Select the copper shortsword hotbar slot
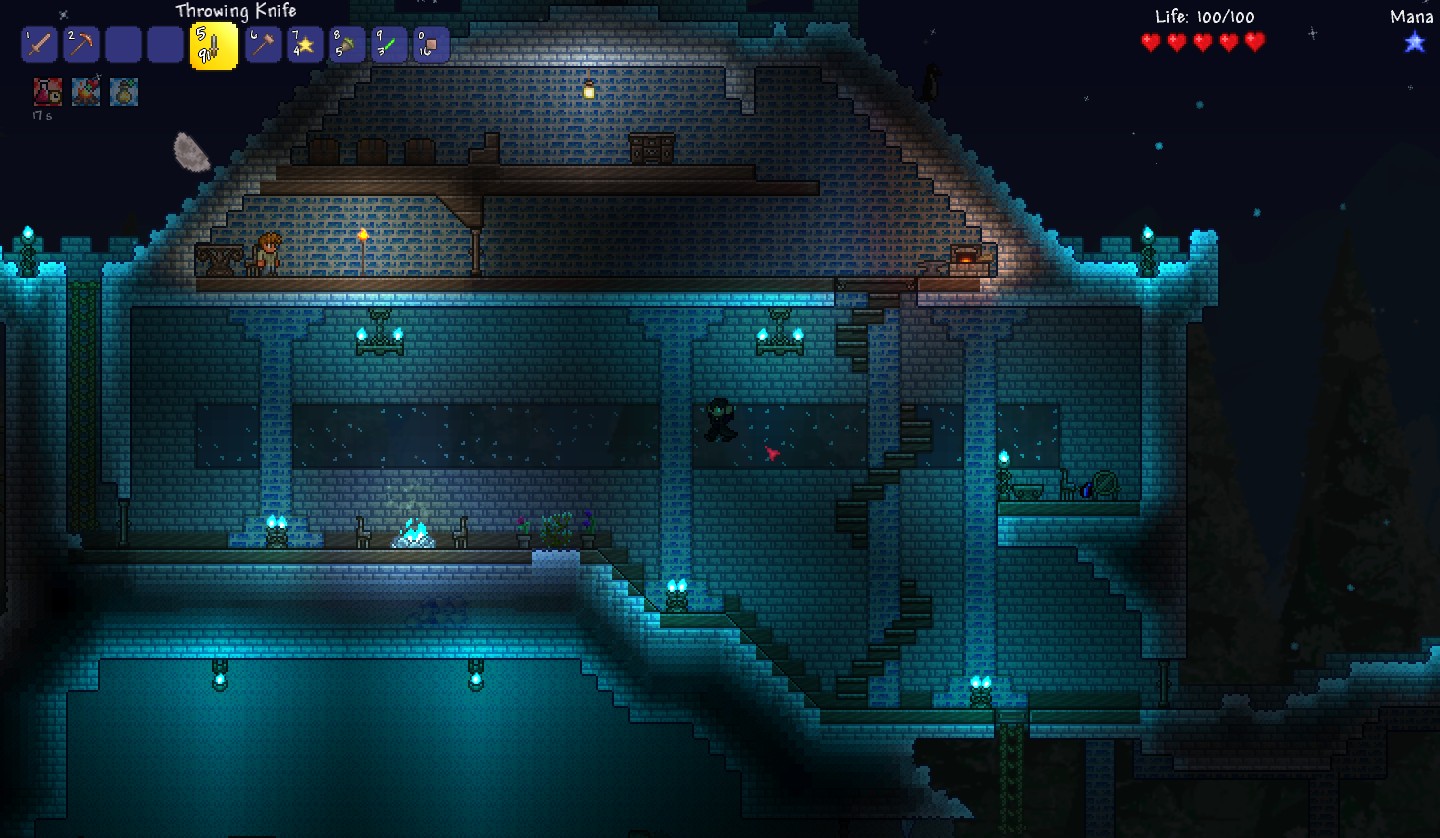Image resolution: width=1440 pixels, height=838 pixels. click(39, 45)
